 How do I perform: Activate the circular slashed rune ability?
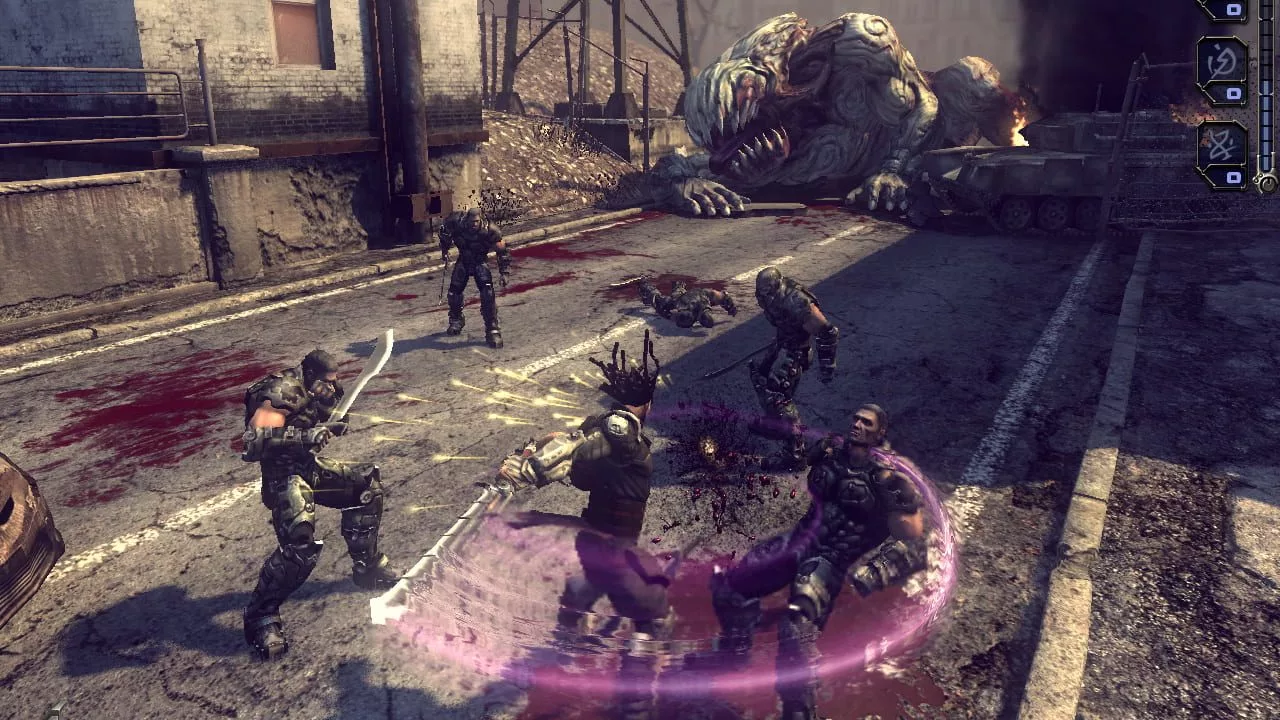(1221, 62)
